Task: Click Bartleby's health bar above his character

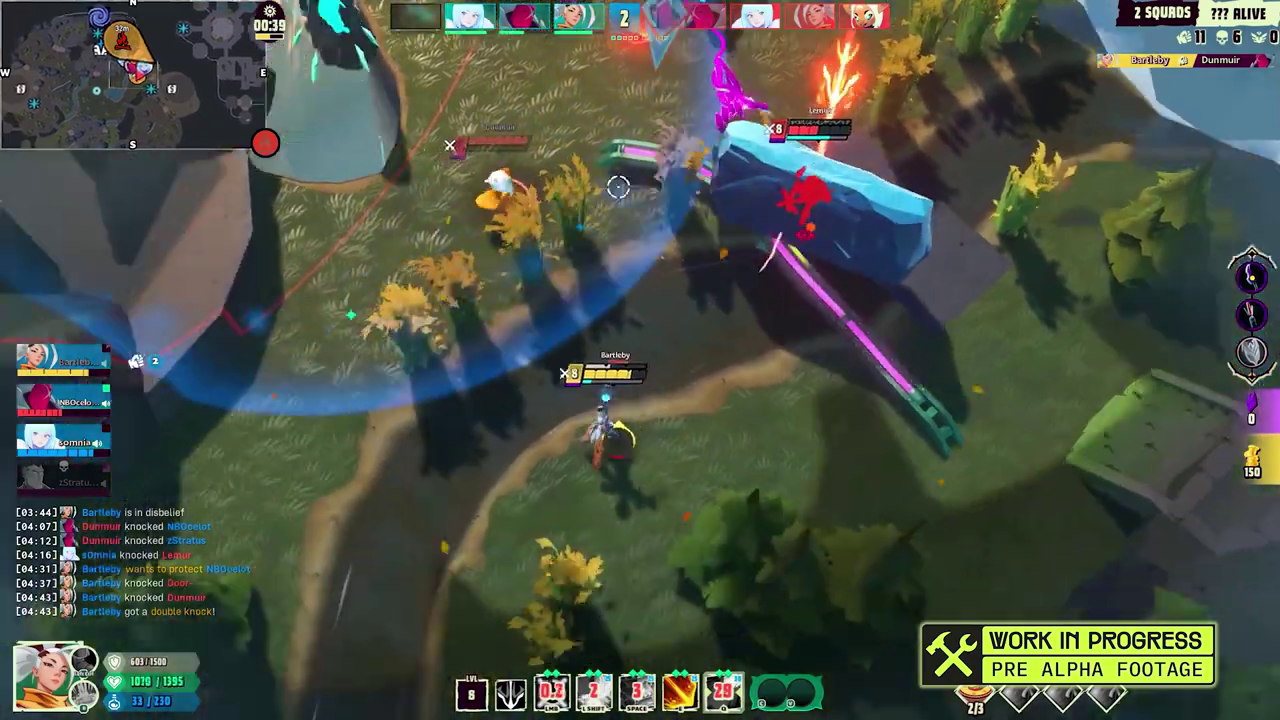Action: pos(613,373)
